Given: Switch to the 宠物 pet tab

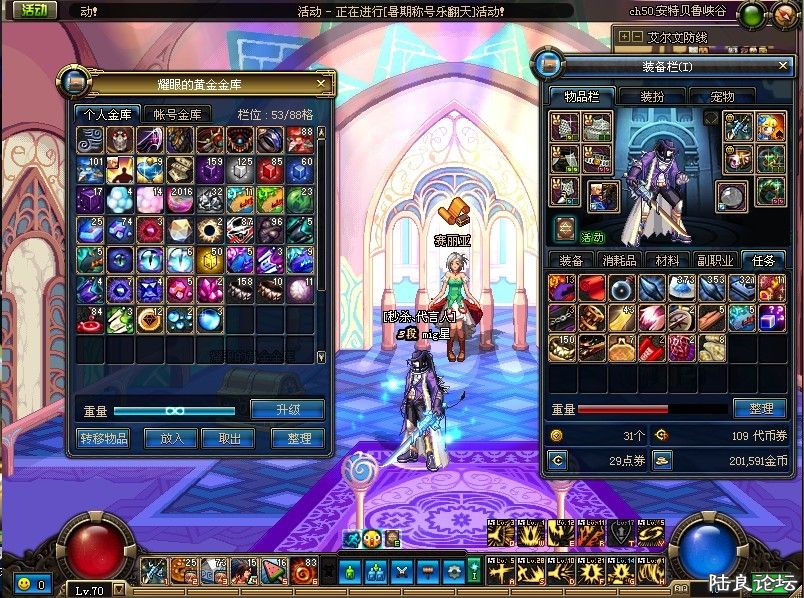Looking at the screenshot, I should [x=721, y=96].
